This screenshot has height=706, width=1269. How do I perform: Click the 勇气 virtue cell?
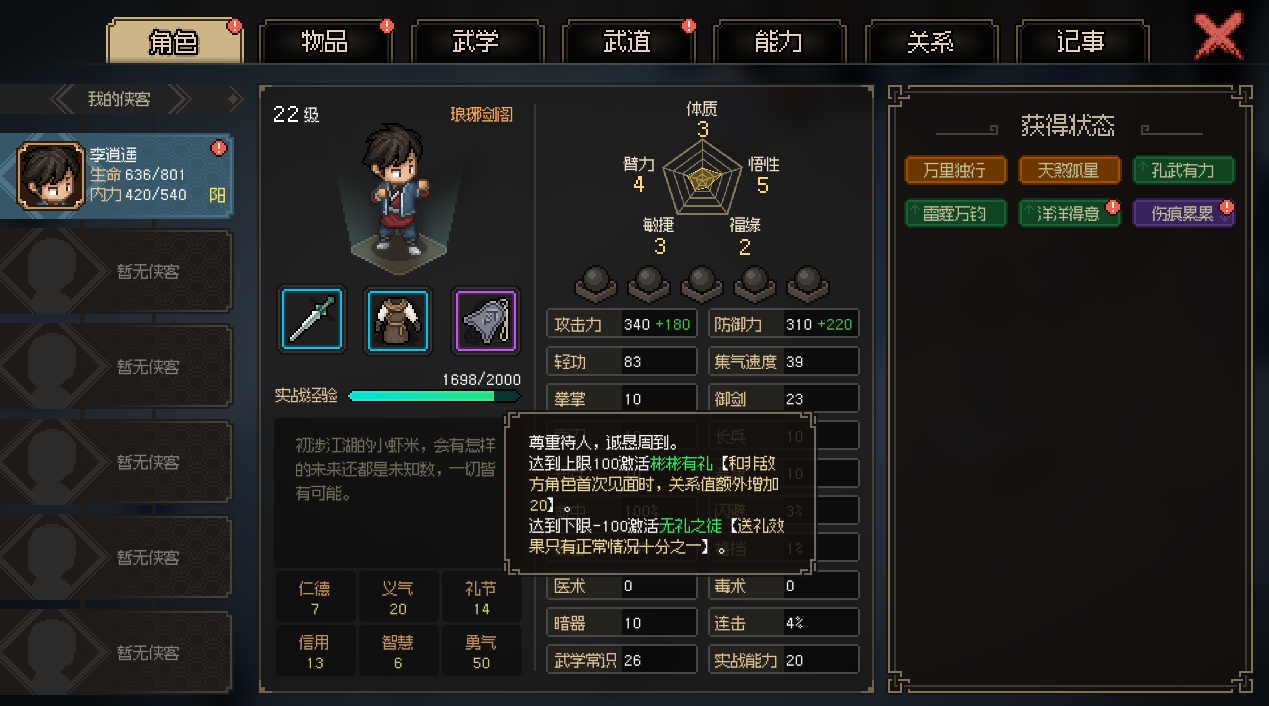(481, 652)
